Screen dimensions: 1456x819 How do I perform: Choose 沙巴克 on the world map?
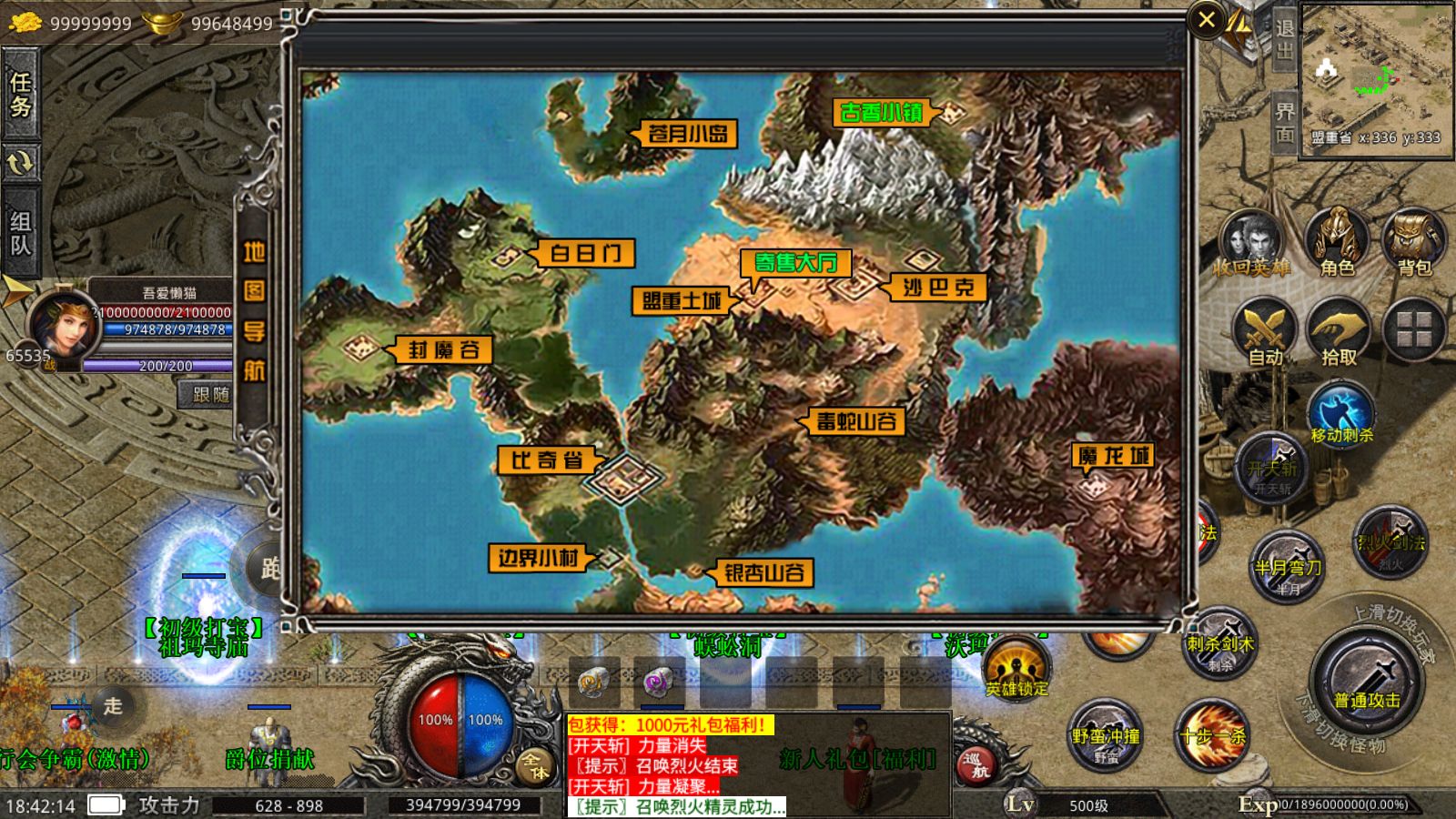coord(938,288)
